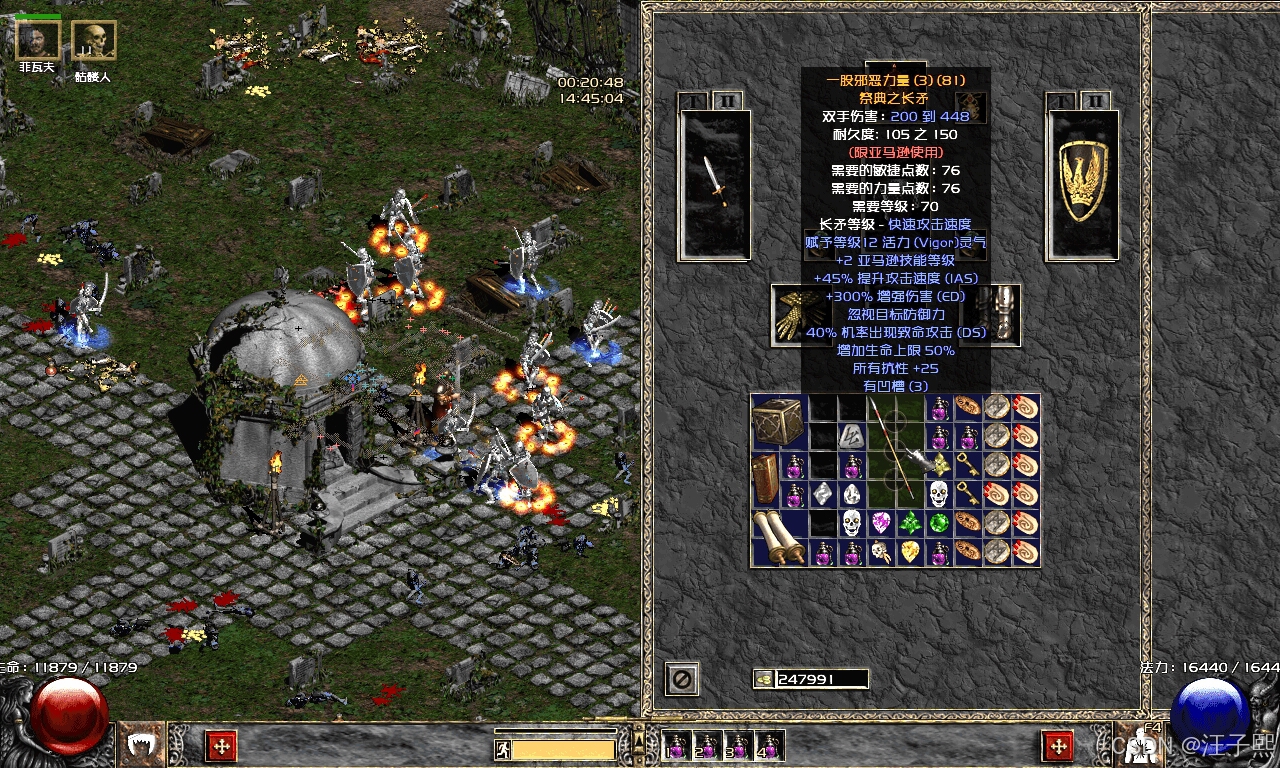The image size is (1280, 768).
Task: Click the Horadric Cube in the stash
Action: [x=780, y=420]
